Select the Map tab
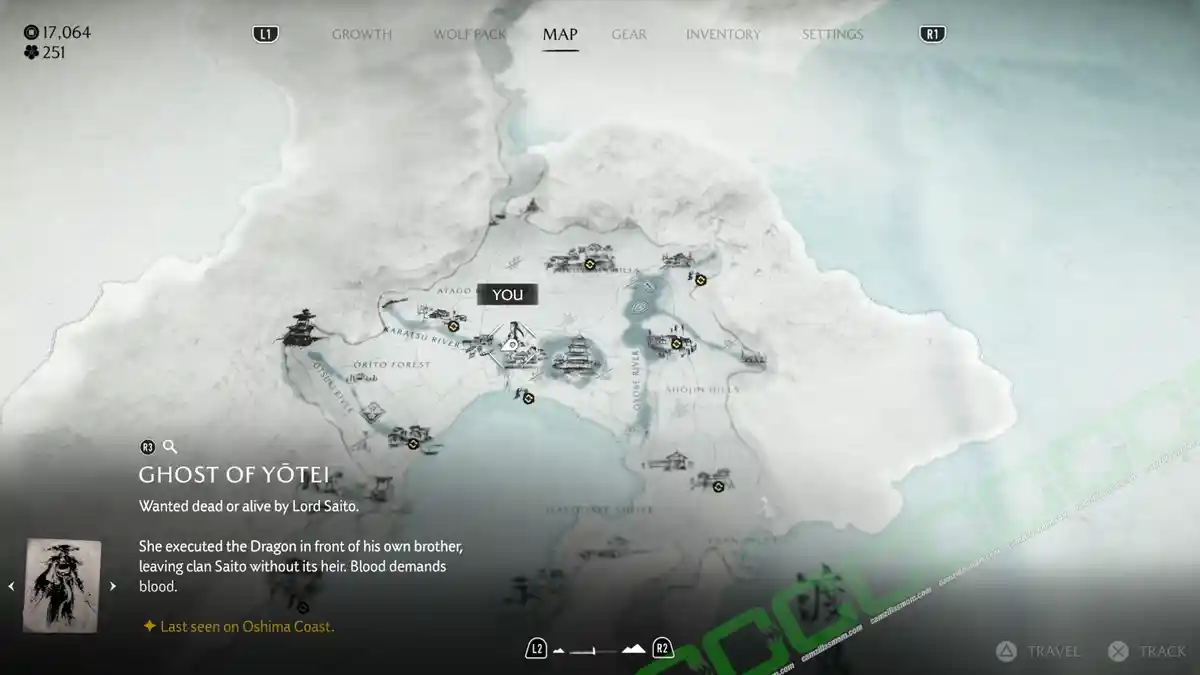 point(559,34)
